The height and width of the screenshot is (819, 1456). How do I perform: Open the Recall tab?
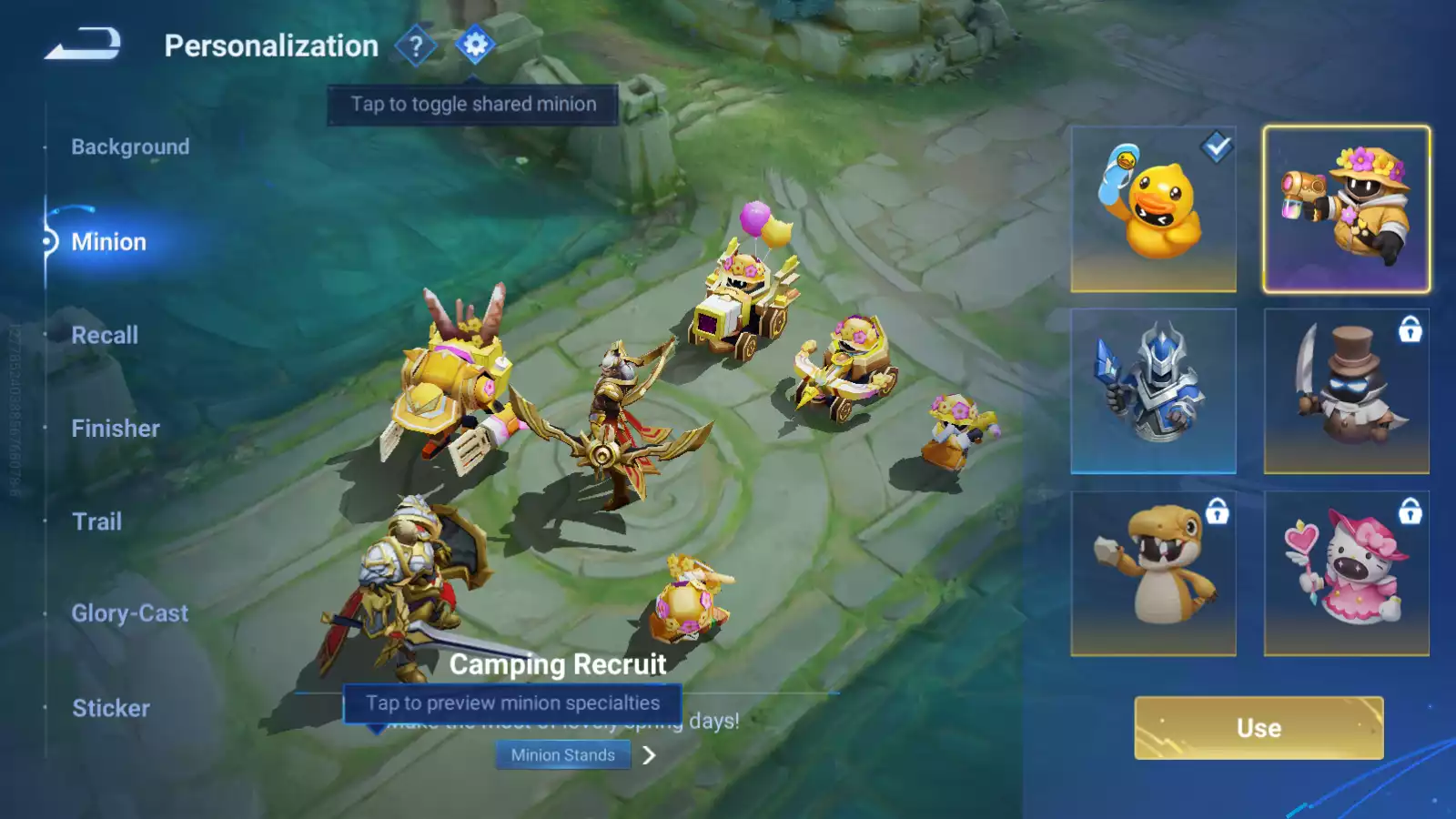pyautogui.click(x=105, y=335)
